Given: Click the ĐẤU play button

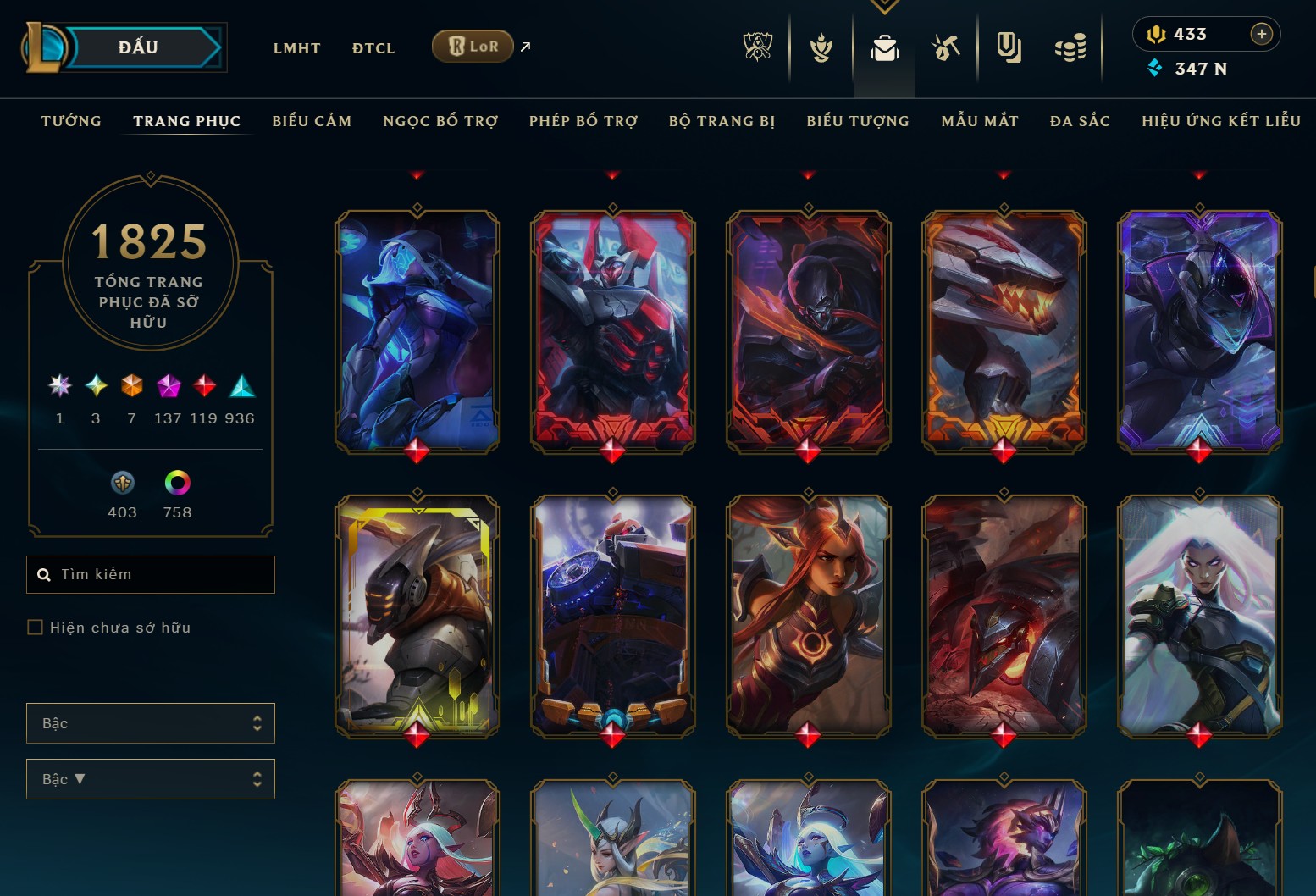Looking at the screenshot, I should pyautogui.click(x=140, y=47).
